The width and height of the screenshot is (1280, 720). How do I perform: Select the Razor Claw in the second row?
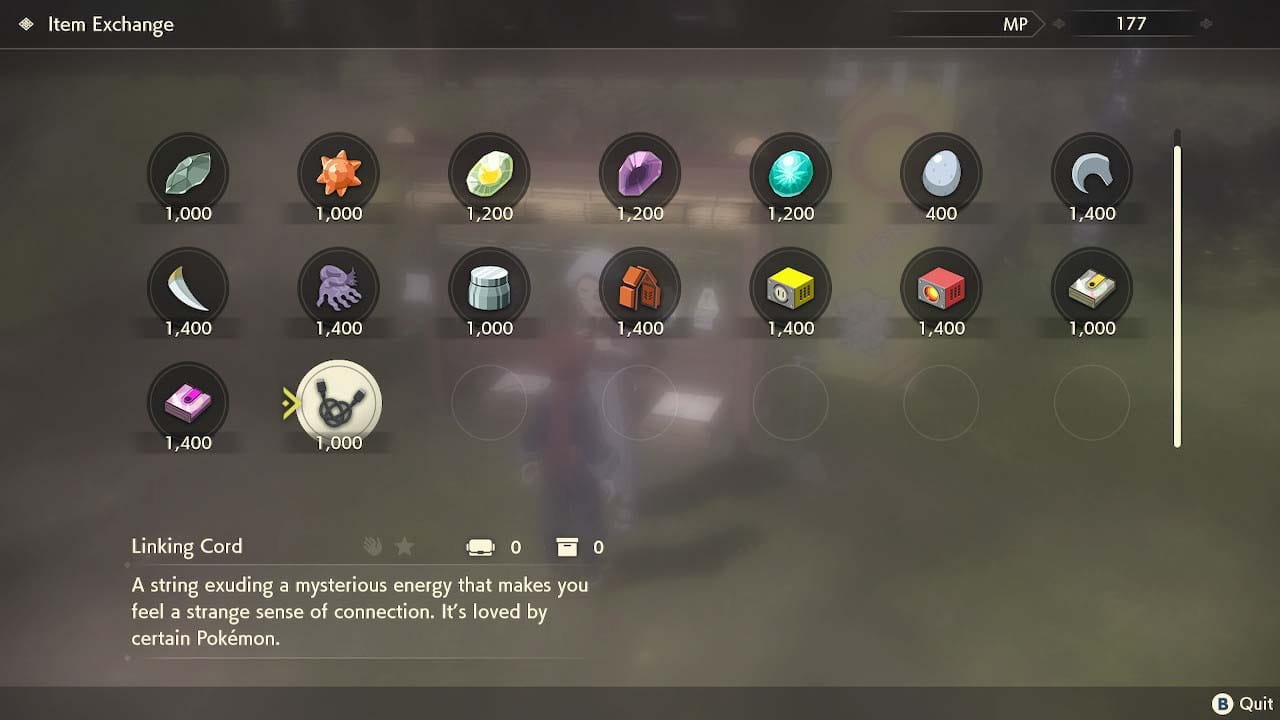[x=188, y=290]
